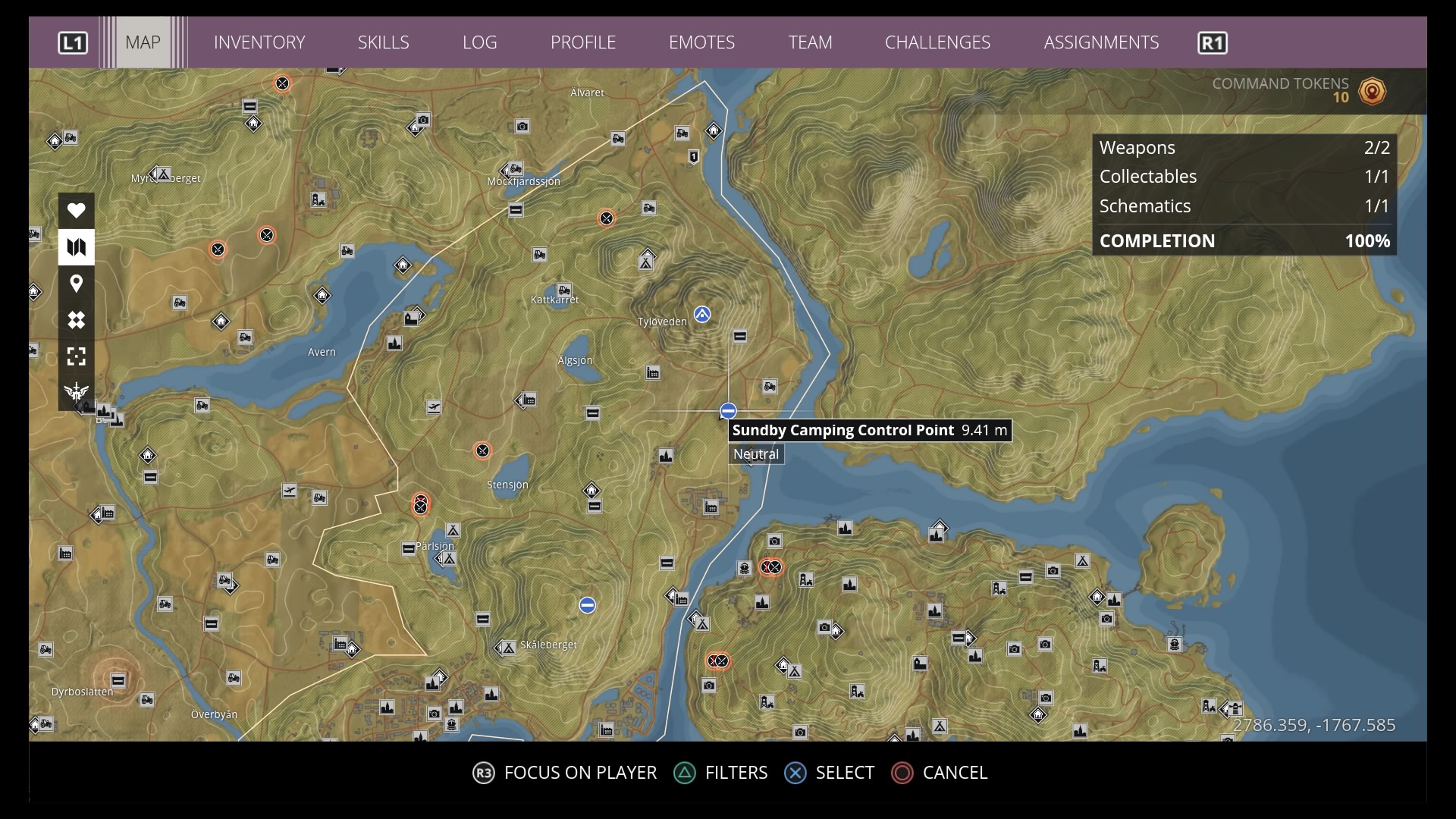
Task: Toggle the blue control point near Skåleberget
Action: coord(586,604)
